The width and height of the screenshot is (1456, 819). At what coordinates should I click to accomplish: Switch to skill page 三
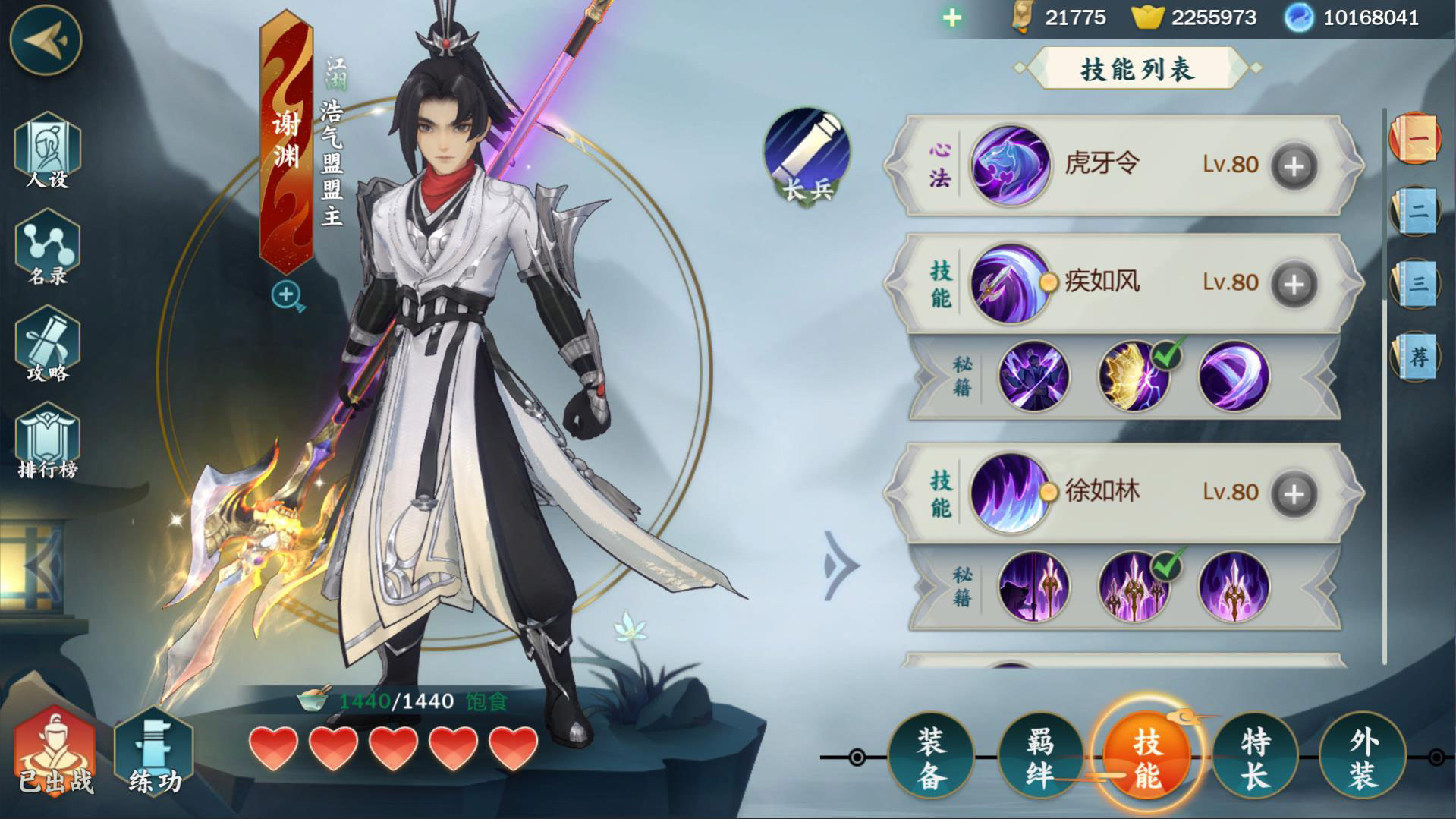pos(1416,284)
